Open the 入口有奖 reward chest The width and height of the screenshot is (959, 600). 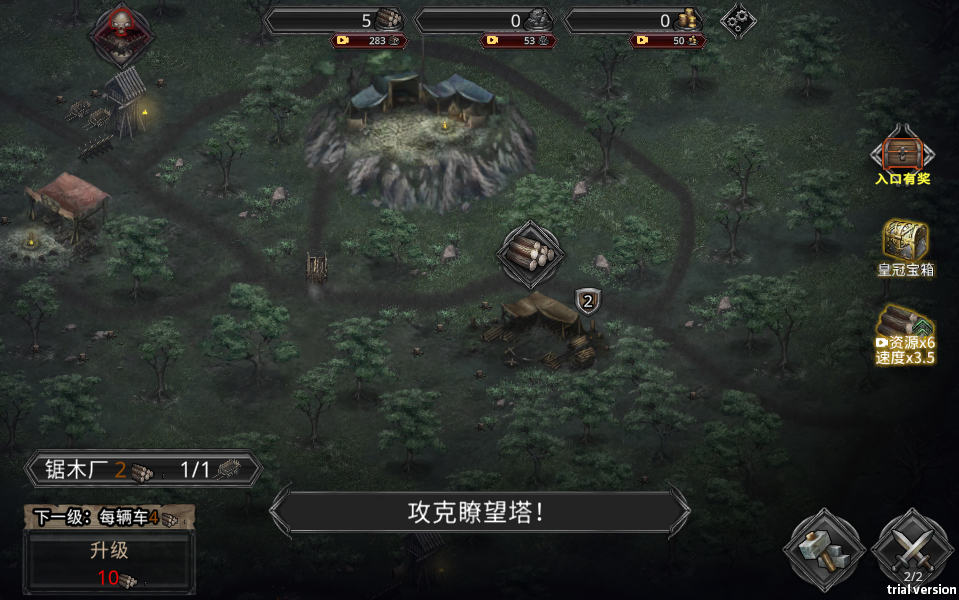click(903, 154)
